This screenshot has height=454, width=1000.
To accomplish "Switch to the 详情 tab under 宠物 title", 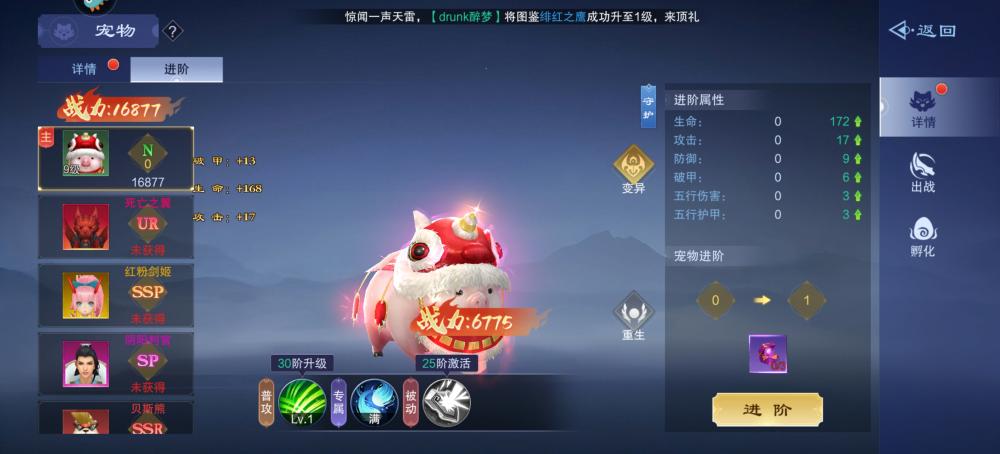I will point(84,70).
